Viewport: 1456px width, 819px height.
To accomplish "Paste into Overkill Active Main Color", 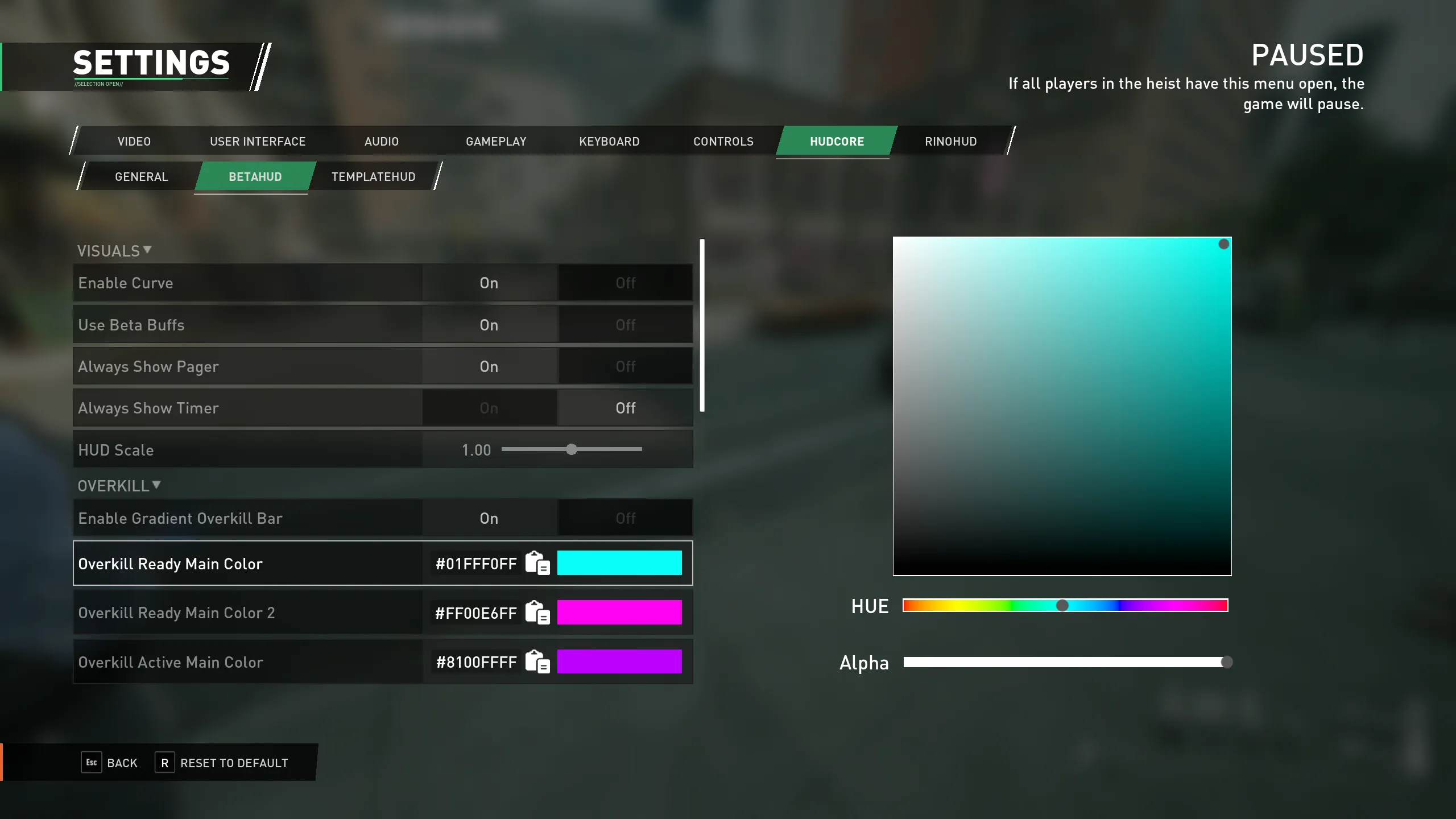I will click(x=537, y=662).
